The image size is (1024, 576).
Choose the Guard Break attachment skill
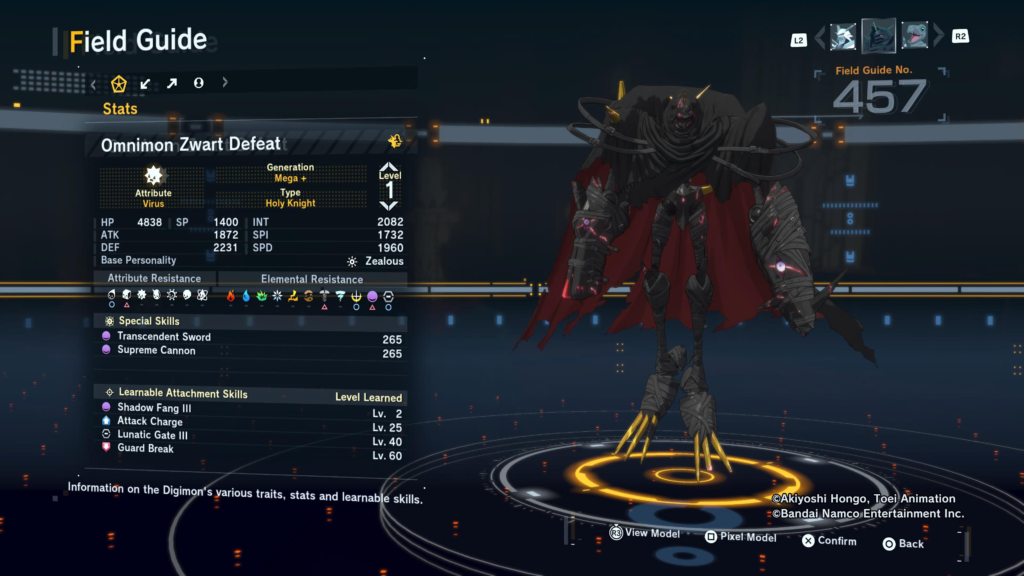click(x=145, y=449)
